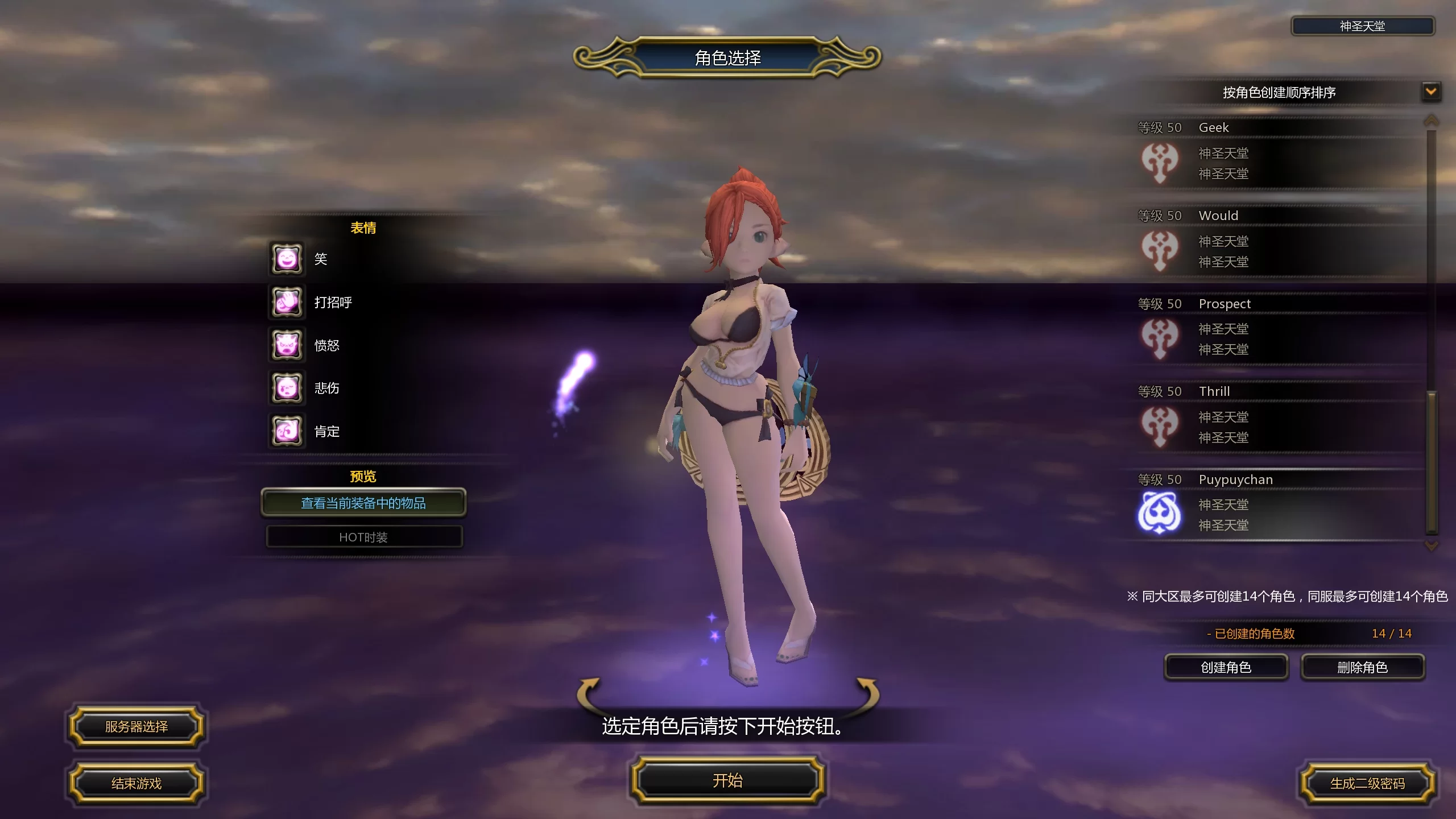The height and width of the screenshot is (819, 1456).
Task: Preview the HOT时装 costume
Action: 364,537
